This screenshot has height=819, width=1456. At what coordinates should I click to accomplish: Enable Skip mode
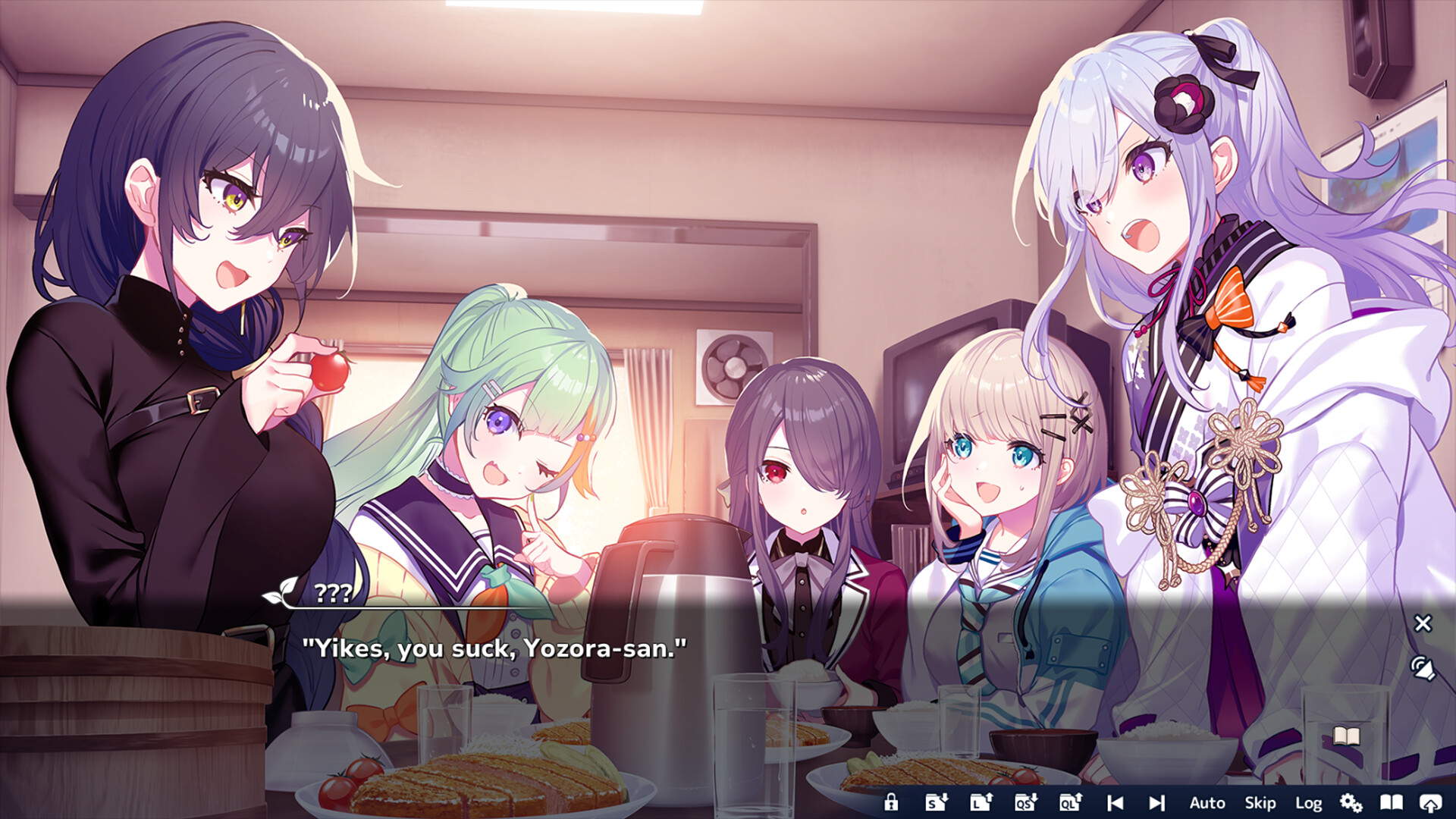(x=1259, y=802)
